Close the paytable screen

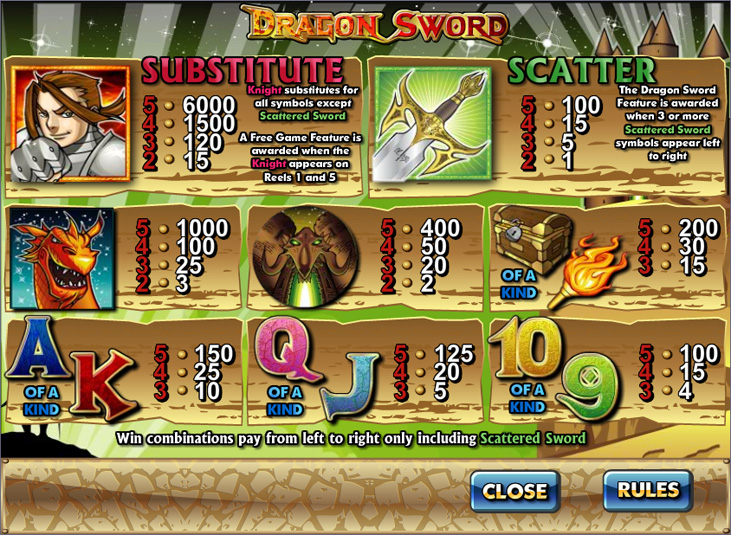point(515,491)
